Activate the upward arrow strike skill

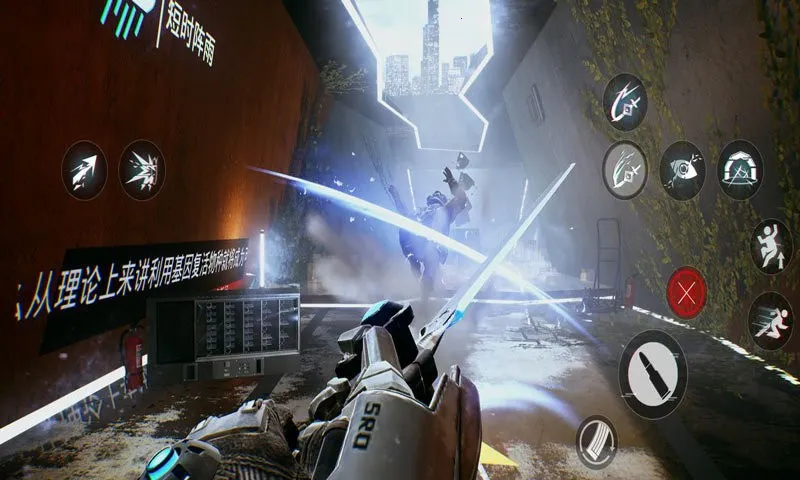click(x=84, y=170)
